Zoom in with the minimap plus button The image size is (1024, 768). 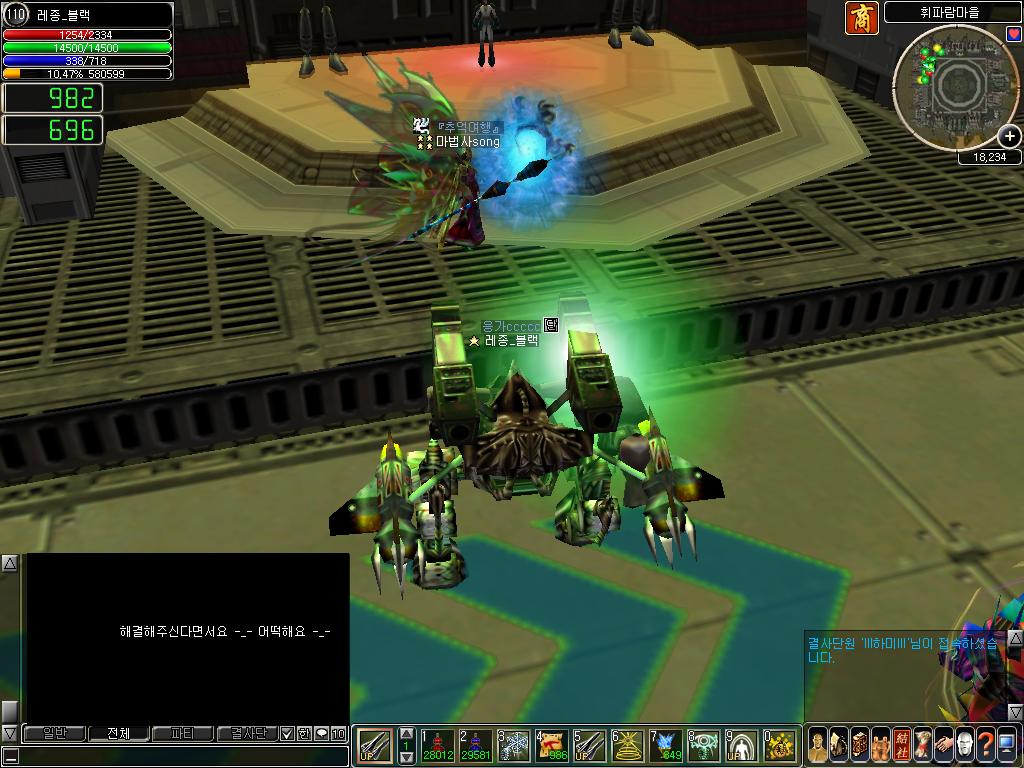1010,137
